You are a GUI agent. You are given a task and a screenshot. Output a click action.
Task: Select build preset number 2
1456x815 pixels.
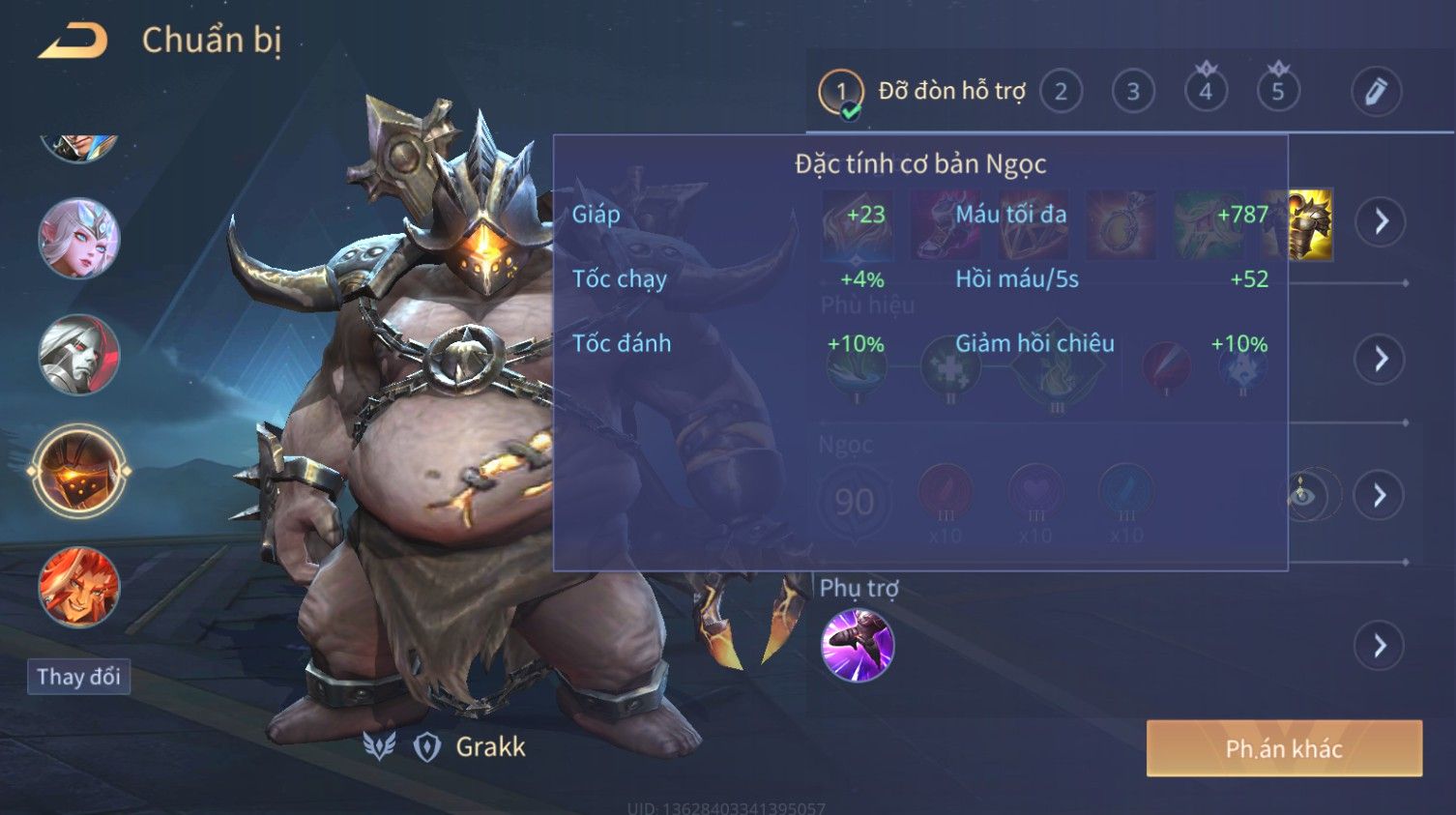tap(1061, 92)
